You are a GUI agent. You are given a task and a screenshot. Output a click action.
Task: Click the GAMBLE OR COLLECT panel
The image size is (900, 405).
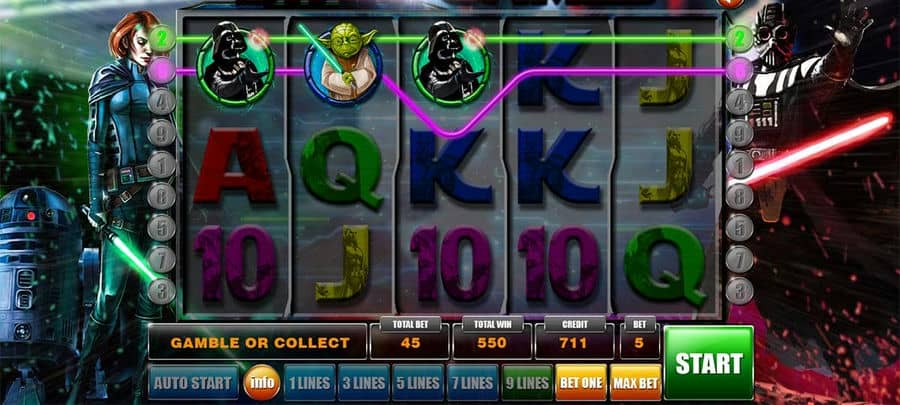click(259, 343)
